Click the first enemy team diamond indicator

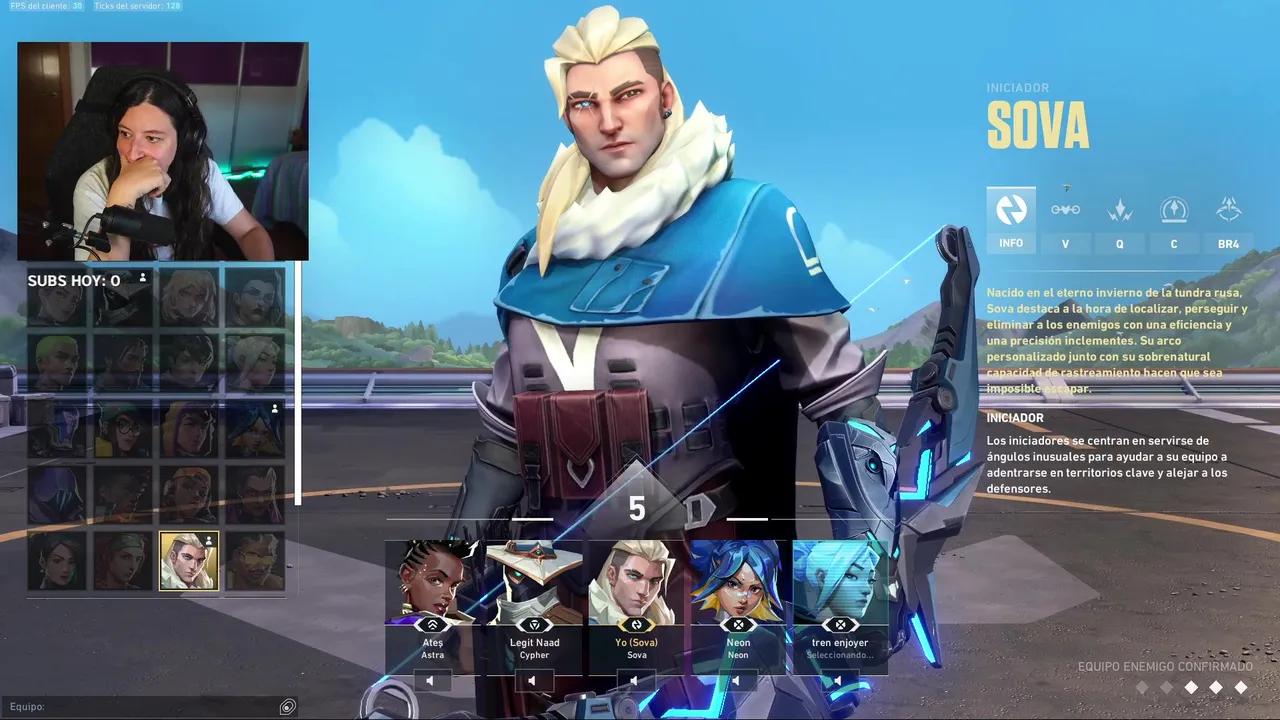(x=1142, y=687)
